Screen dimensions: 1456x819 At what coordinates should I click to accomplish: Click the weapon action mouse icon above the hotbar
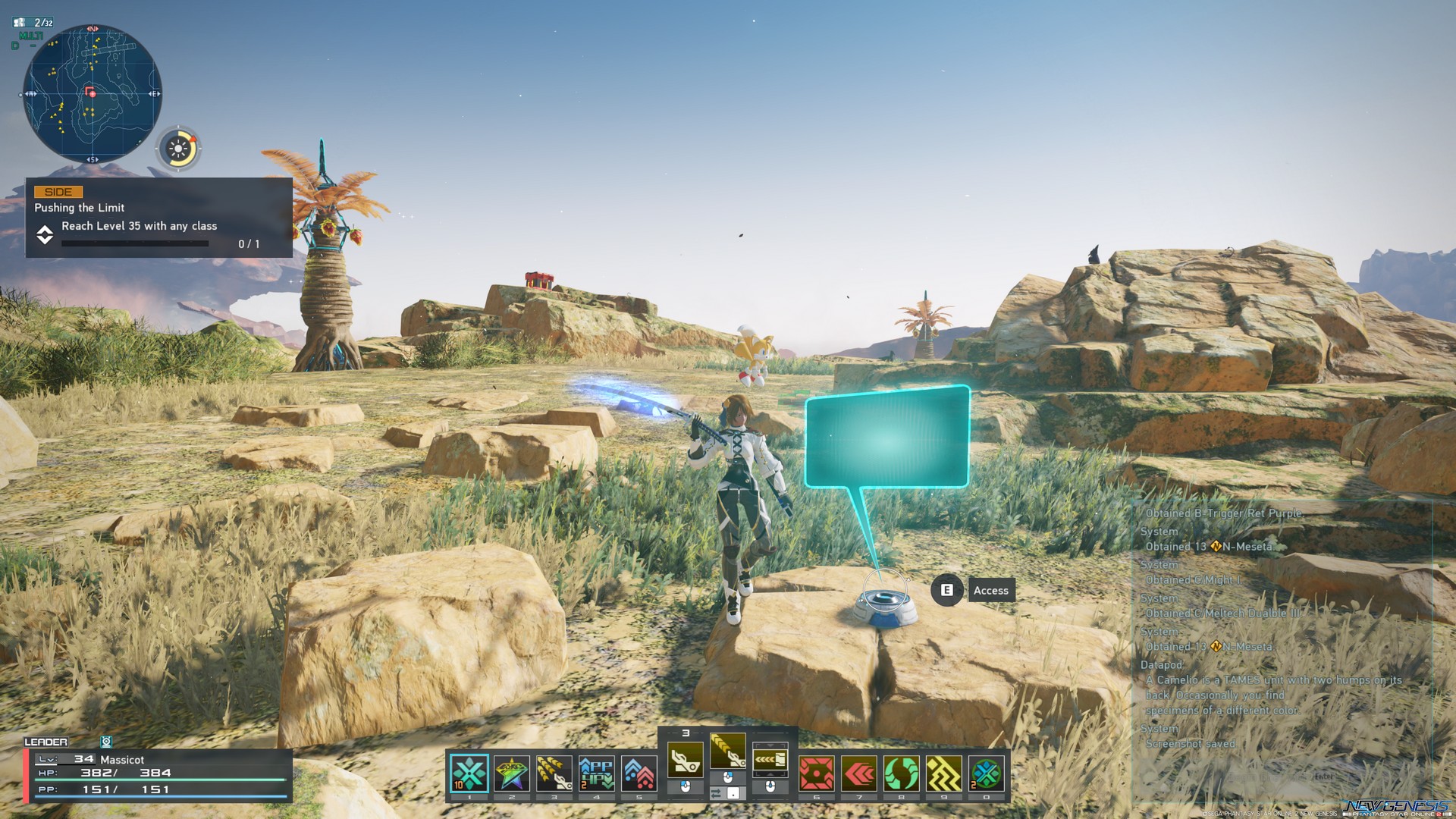(x=726, y=779)
